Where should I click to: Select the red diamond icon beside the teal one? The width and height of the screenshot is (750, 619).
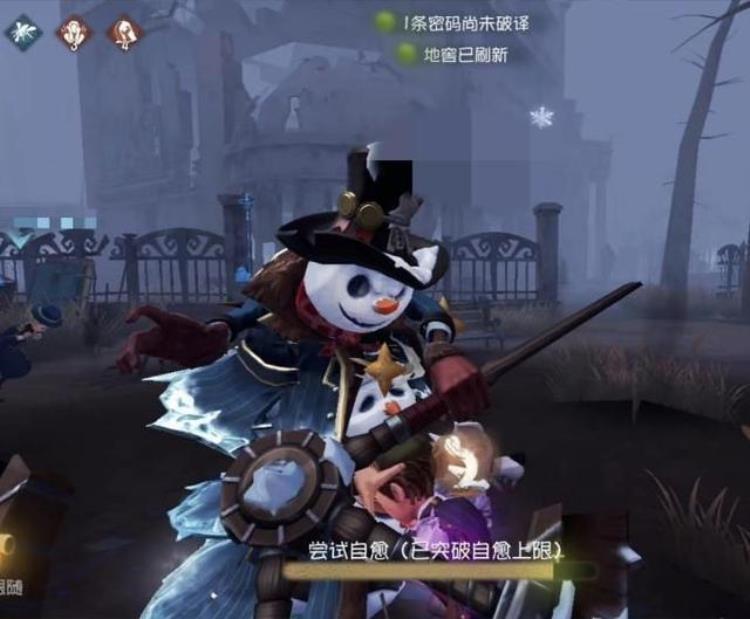[x=75, y=31]
